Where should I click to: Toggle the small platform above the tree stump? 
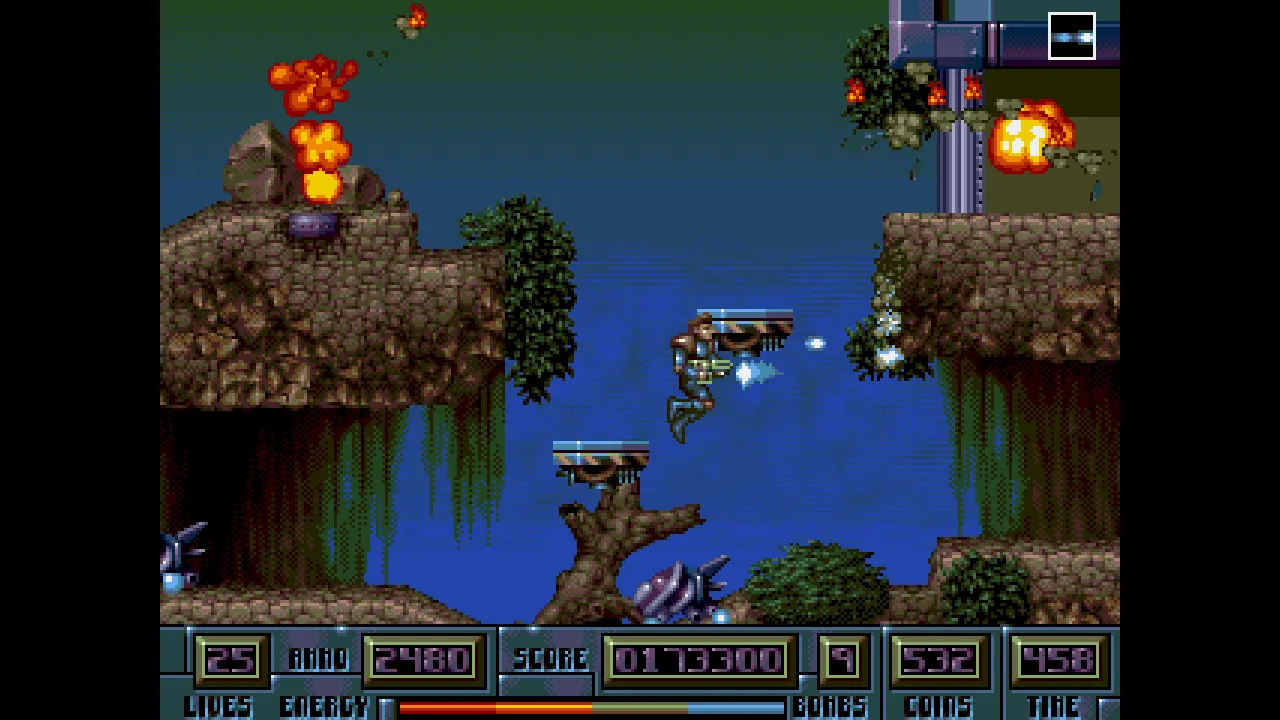pos(600,450)
